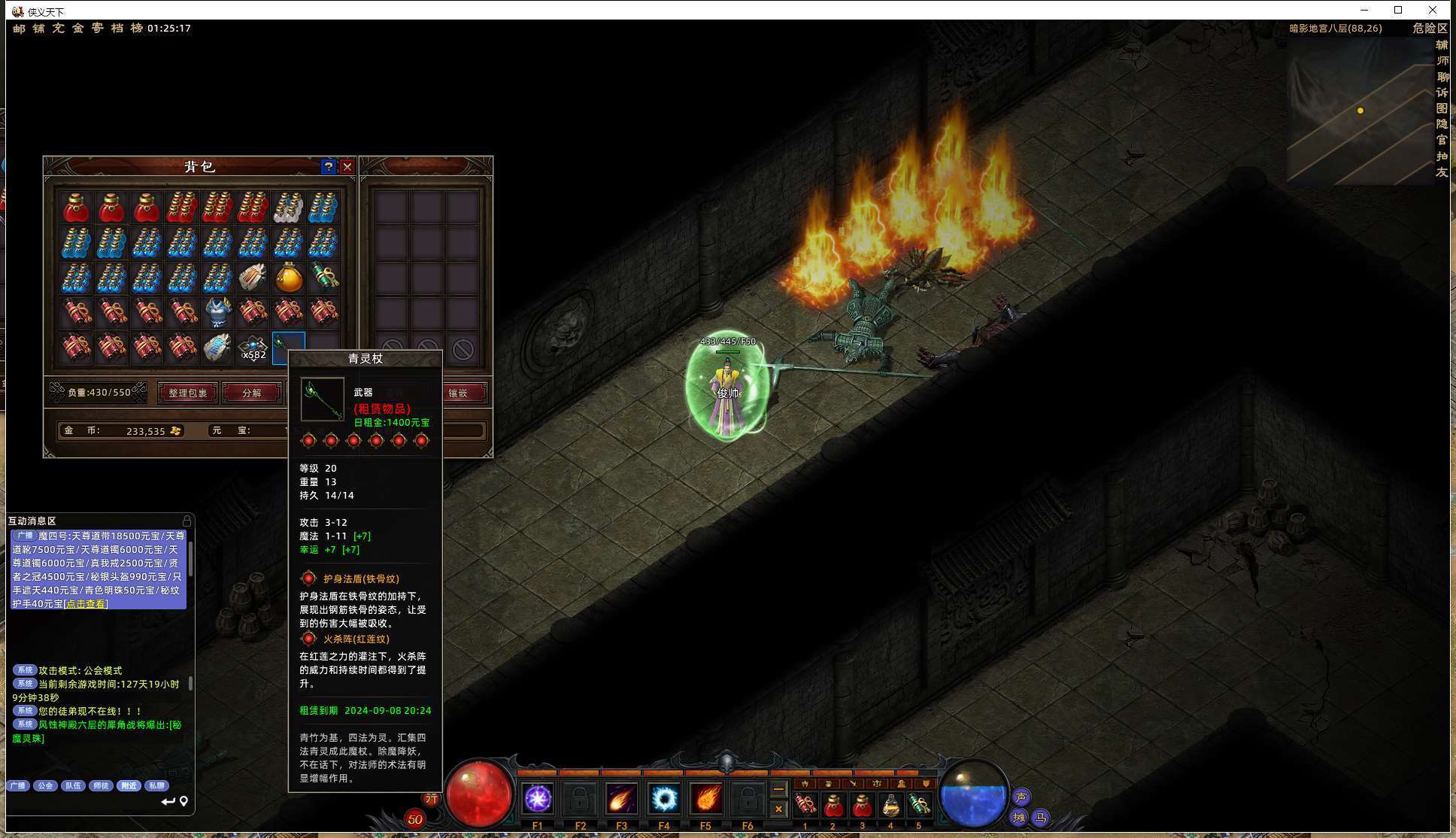The height and width of the screenshot is (838, 1456).
Task: Select the x582 gem stack slot
Action: pos(253,348)
